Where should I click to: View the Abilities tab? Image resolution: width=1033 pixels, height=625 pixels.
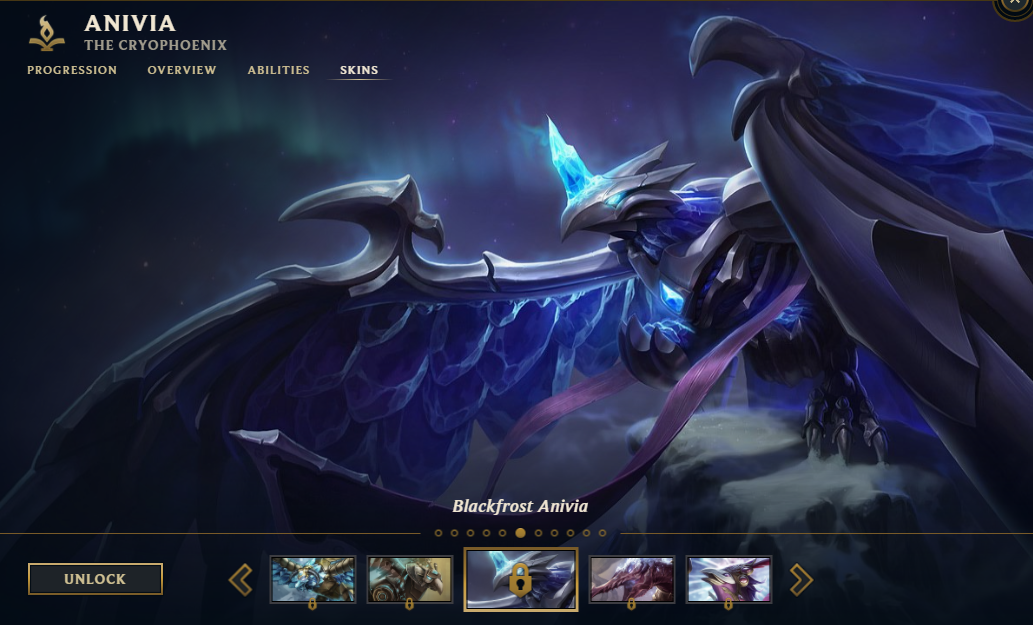(x=279, y=70)
